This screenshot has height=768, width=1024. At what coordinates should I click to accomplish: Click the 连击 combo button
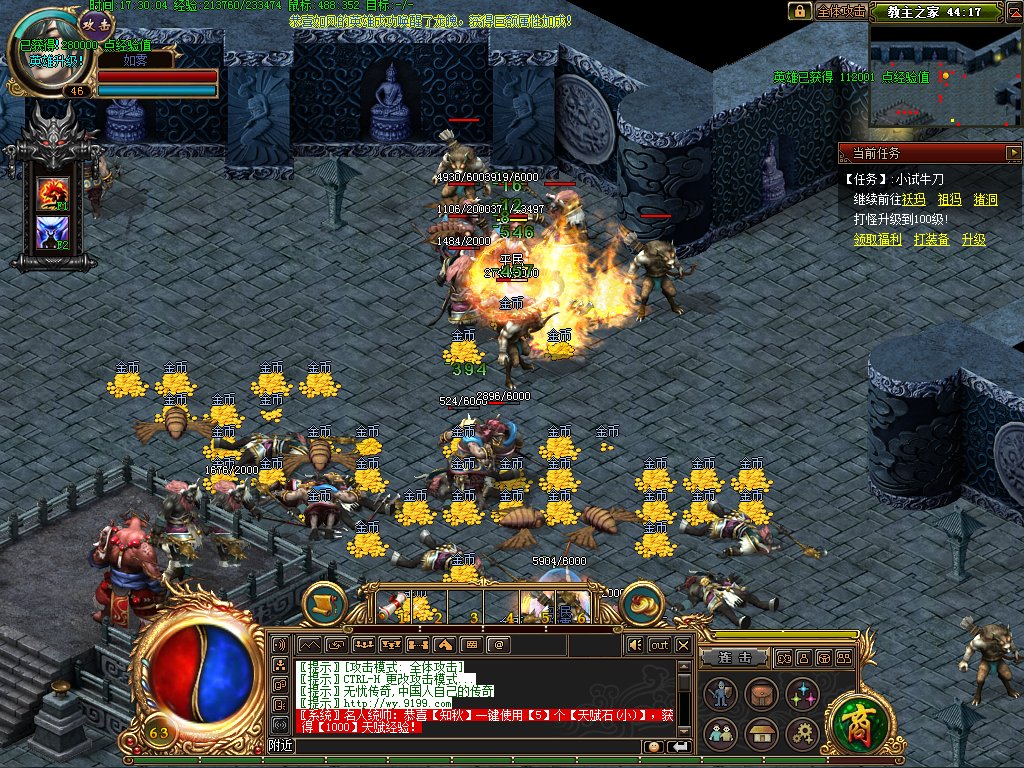(734, 657)
